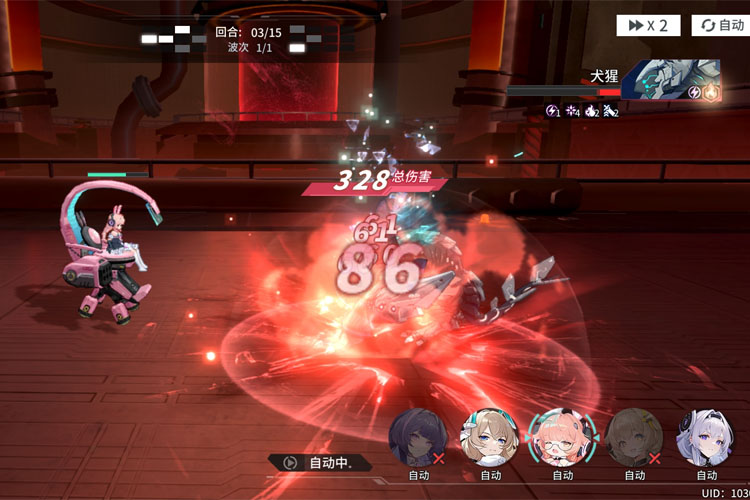Toggle the 自动 auto-battle button

(x=720, y=25)
